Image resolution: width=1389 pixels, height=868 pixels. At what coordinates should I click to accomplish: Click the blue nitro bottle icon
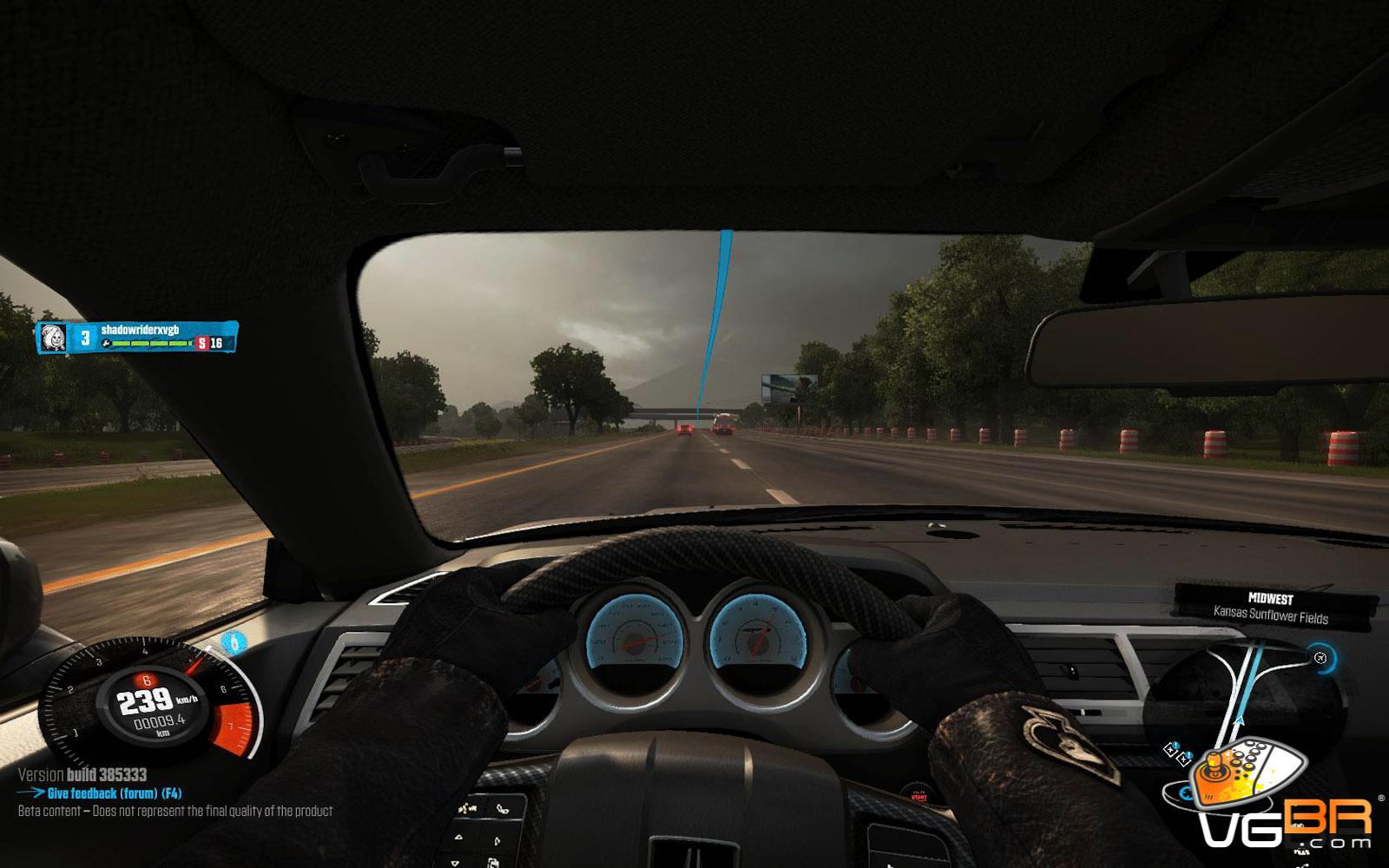coord(233,642)
